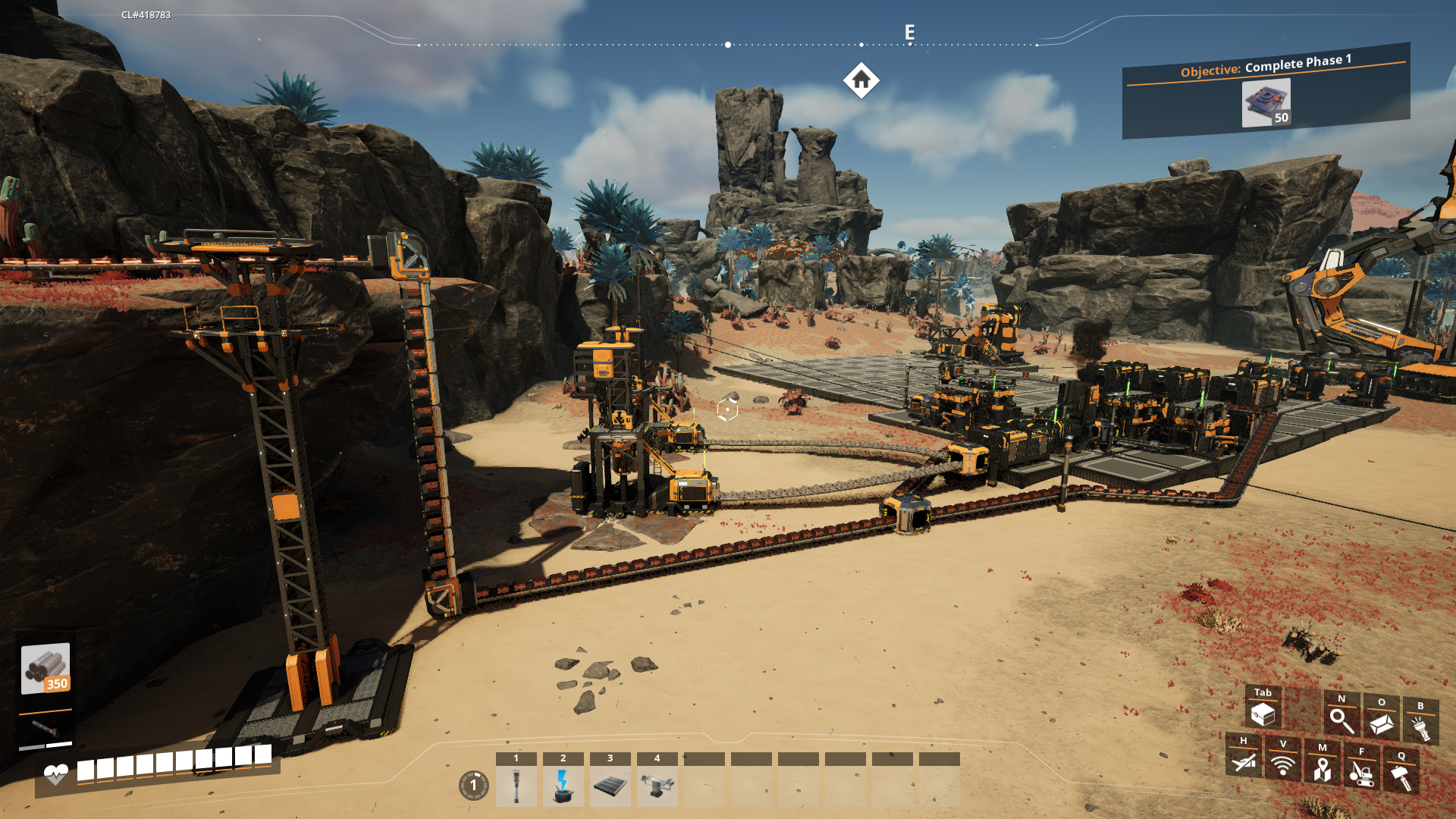Select the foundation platform in hotbar slot 3
Screen dimensions: 1456x819
click(x=610, y=786)
